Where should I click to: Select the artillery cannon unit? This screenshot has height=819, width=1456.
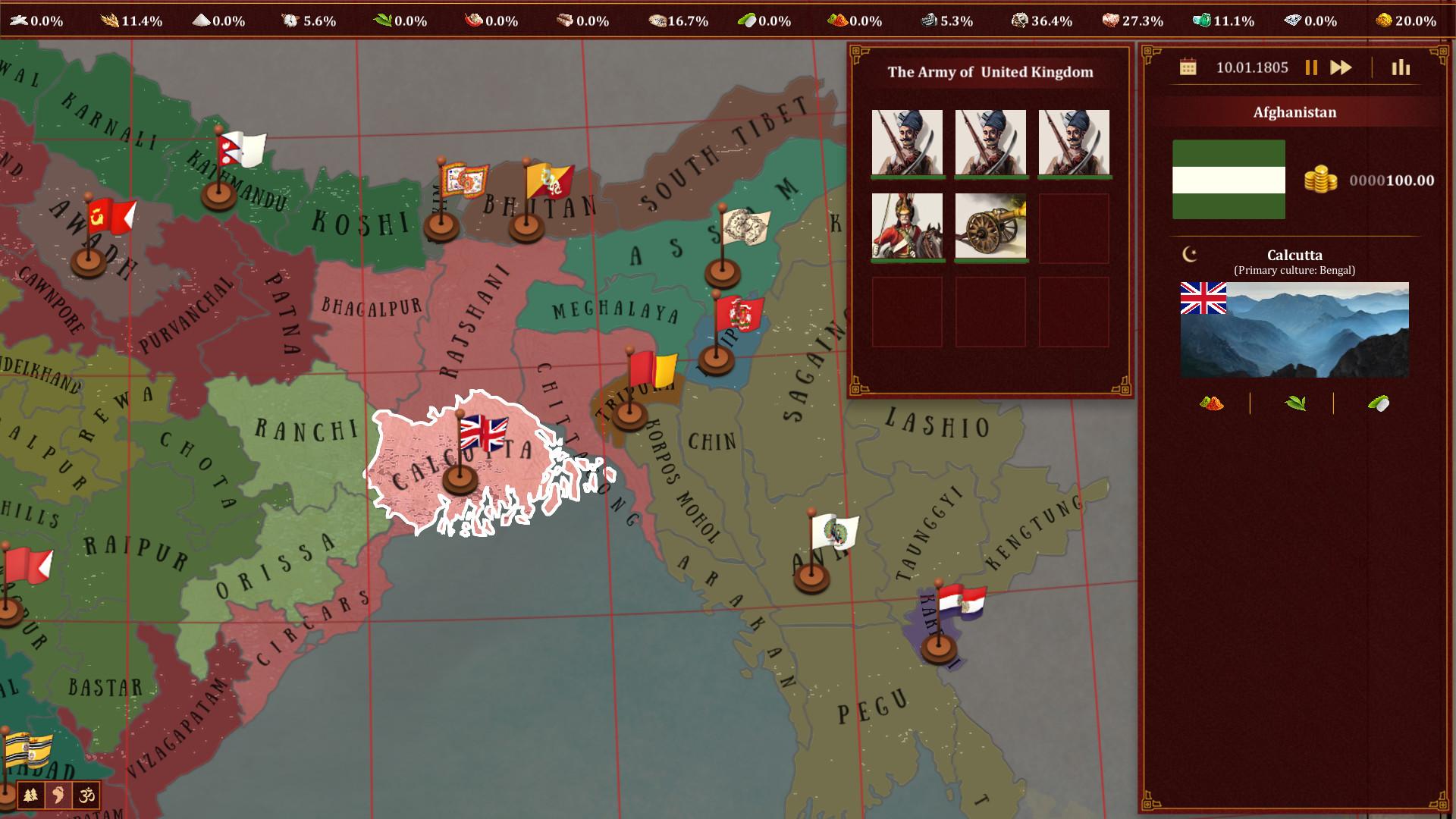coord(990,226)
